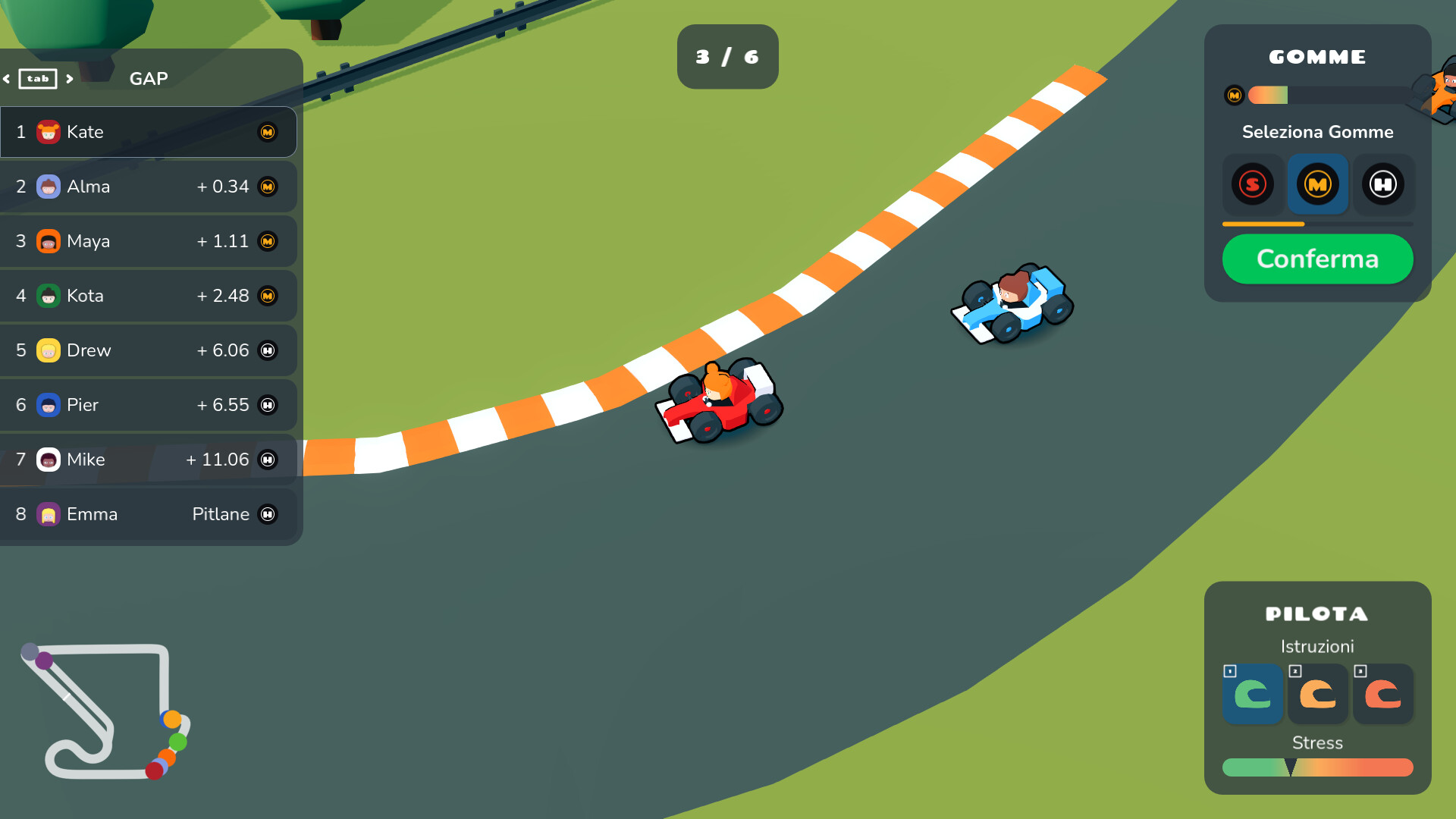The image size is (1456, 819).
Task: Click the 3 / 6 lap counter
Action: click(x=727, y=56)
